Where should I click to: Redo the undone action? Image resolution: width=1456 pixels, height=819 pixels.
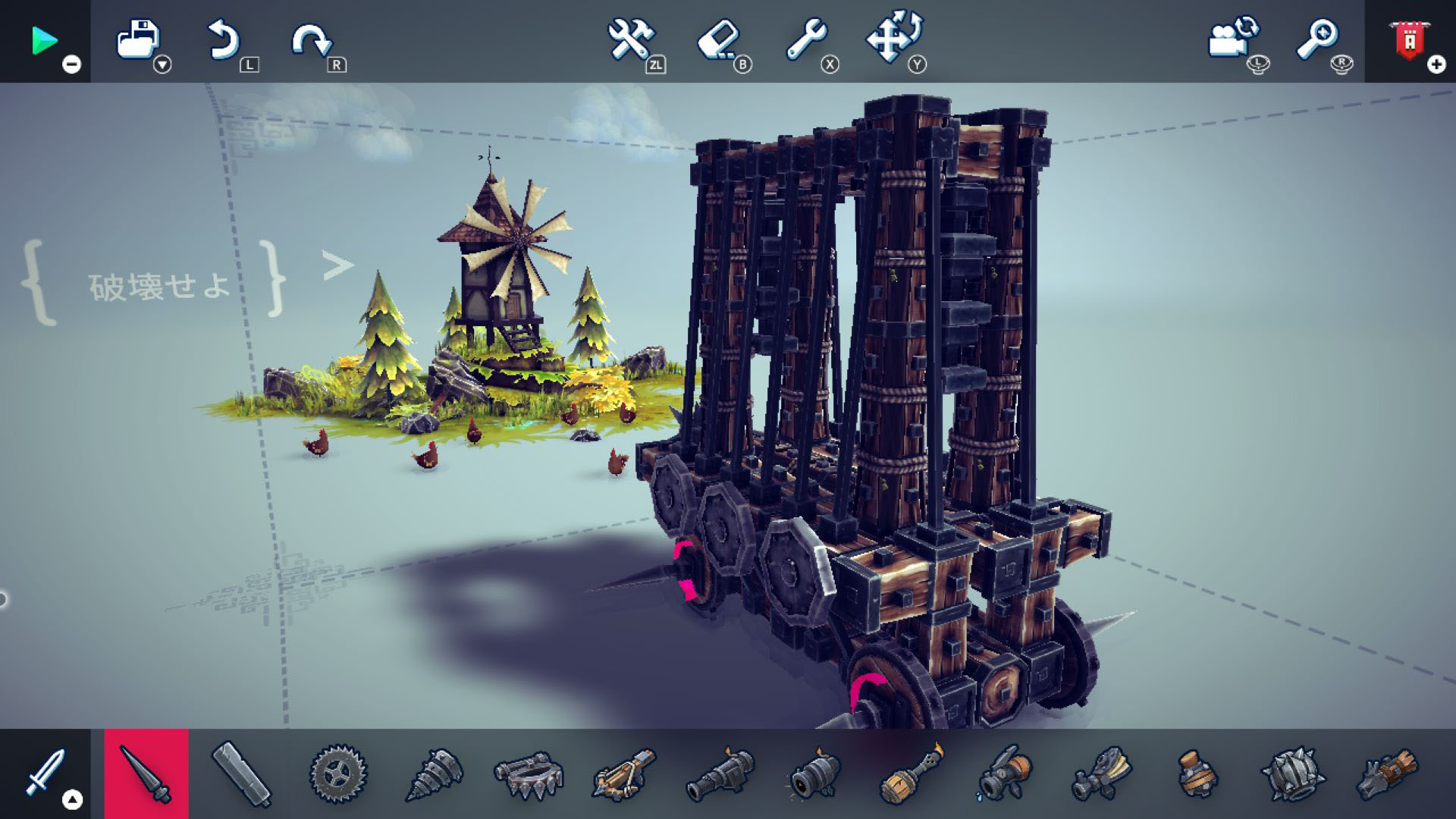tap(311, 40)
